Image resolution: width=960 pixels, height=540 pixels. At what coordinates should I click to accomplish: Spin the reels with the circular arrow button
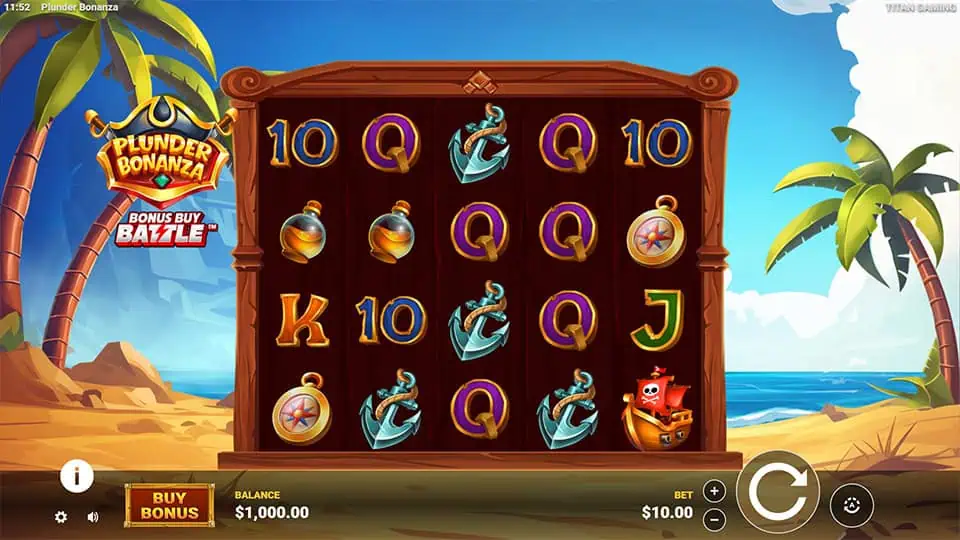(x=777, y=492)
